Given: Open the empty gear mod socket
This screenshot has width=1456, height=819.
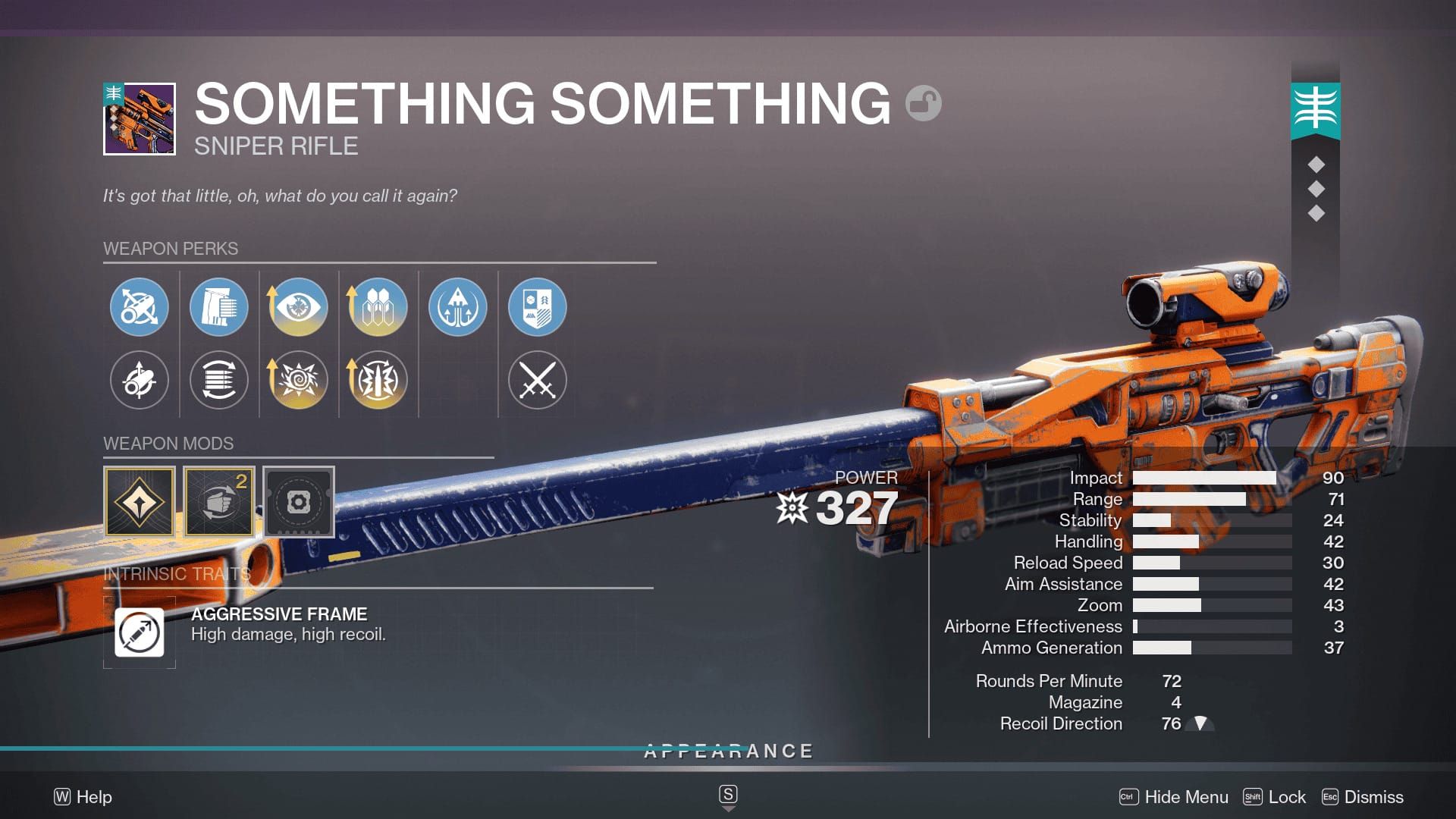Looking at the screenshot, I should (299, 502).
